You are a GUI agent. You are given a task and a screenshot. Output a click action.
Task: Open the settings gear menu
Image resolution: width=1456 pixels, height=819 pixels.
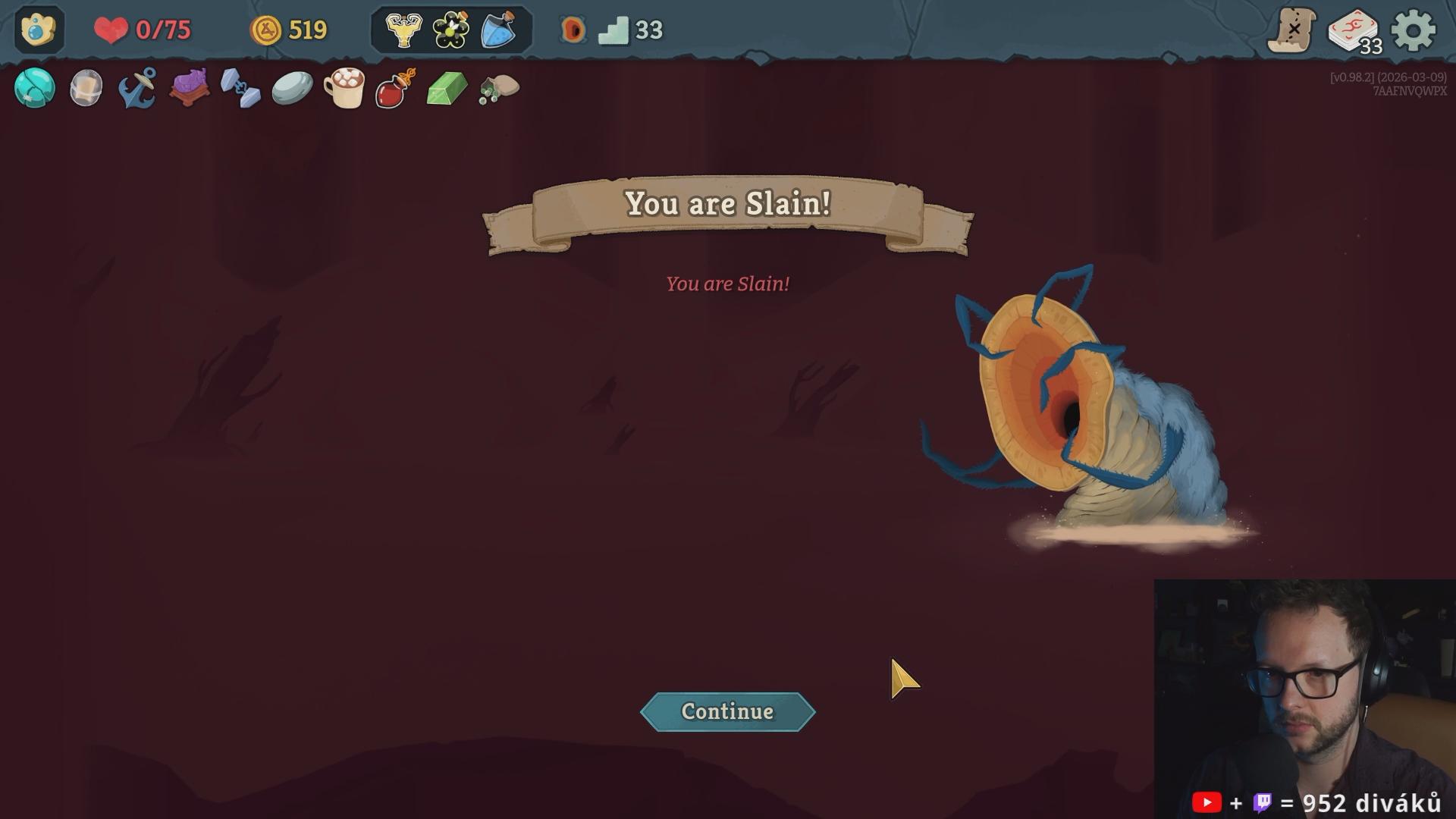[x=1414, y=30]
